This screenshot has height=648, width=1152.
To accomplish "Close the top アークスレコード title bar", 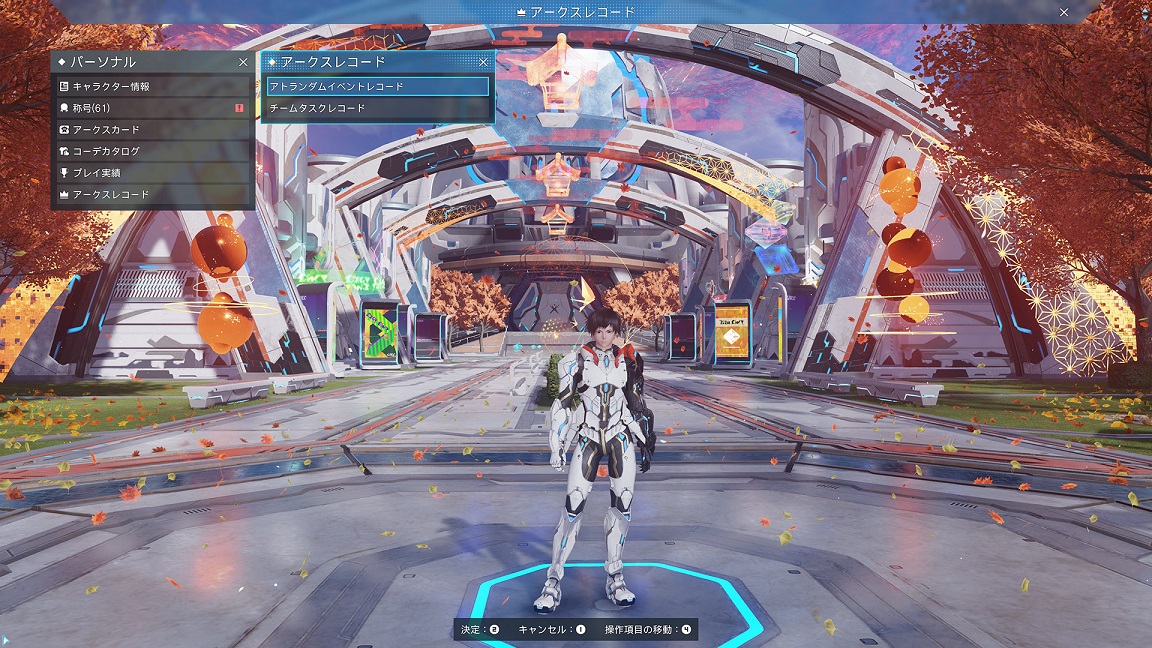I will [1064, 12].
